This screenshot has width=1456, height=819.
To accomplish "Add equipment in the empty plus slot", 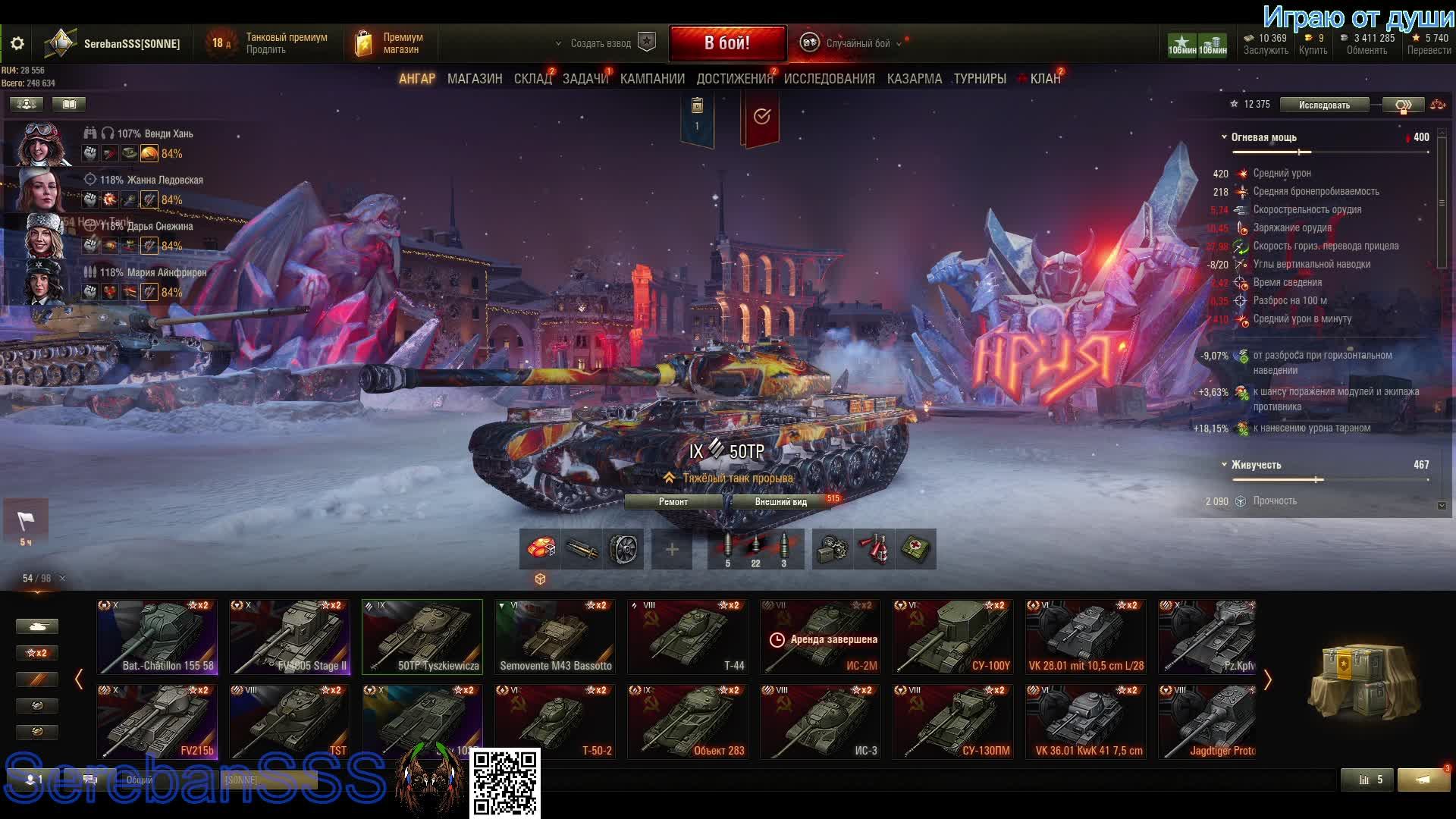I will point(672,549).
